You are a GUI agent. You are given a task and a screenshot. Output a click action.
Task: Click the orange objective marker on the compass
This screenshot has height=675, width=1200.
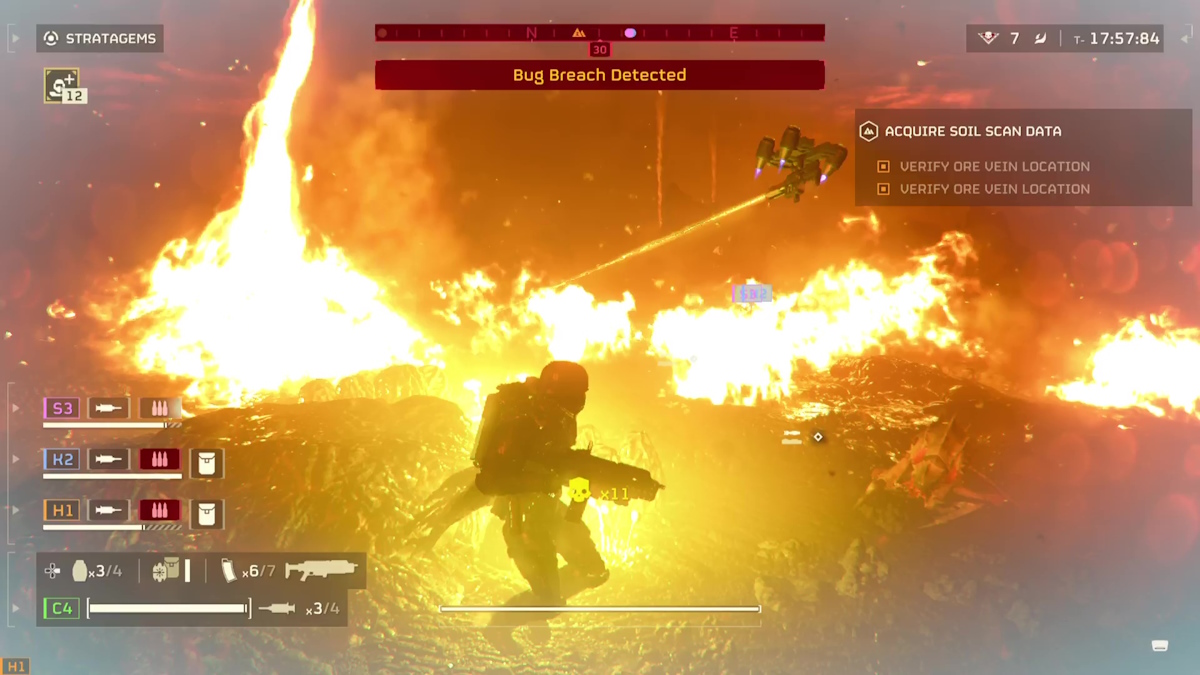[578, 33]
